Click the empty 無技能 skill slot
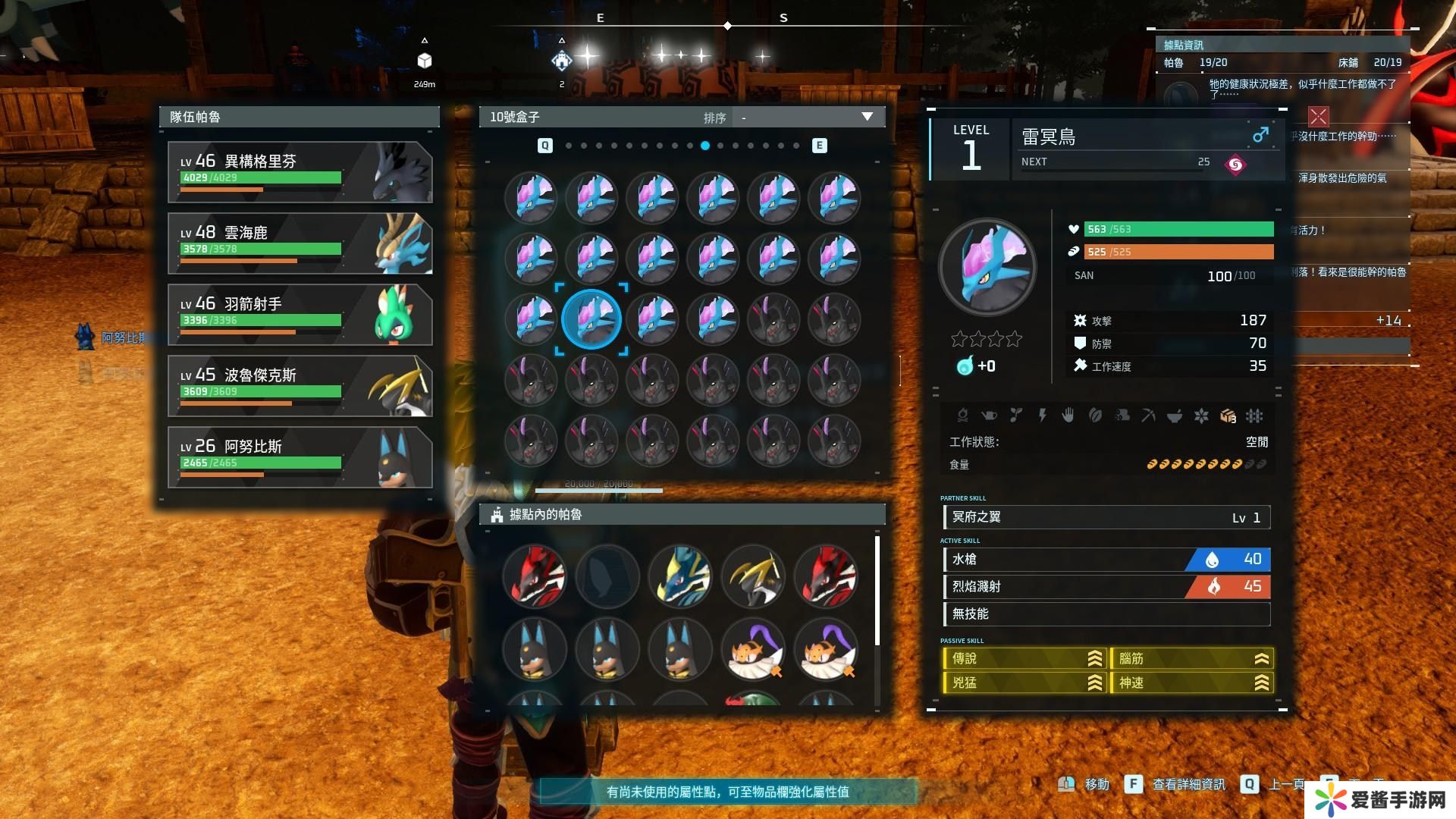1456x819 pixels. pos(1106,614)
